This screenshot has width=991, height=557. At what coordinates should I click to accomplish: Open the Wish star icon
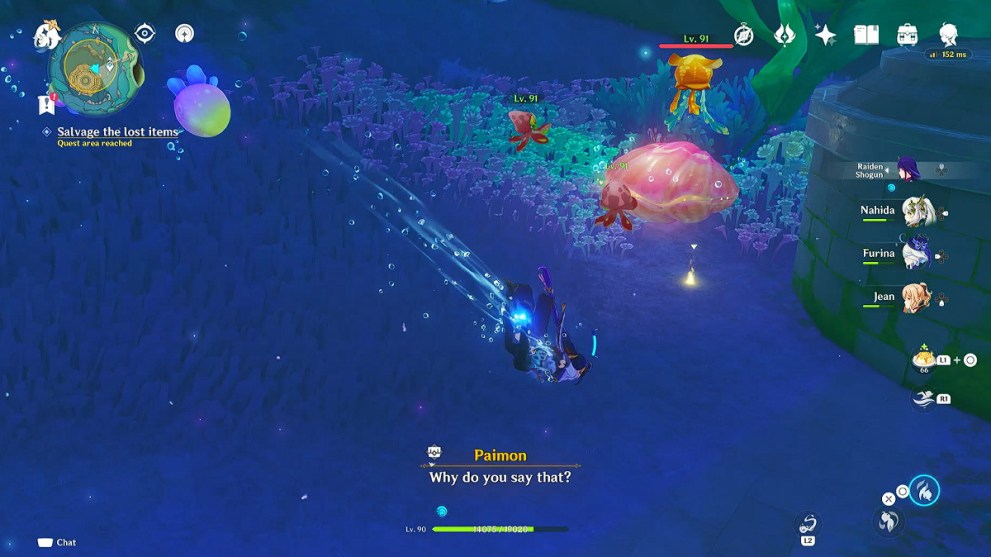pos(825,35)
